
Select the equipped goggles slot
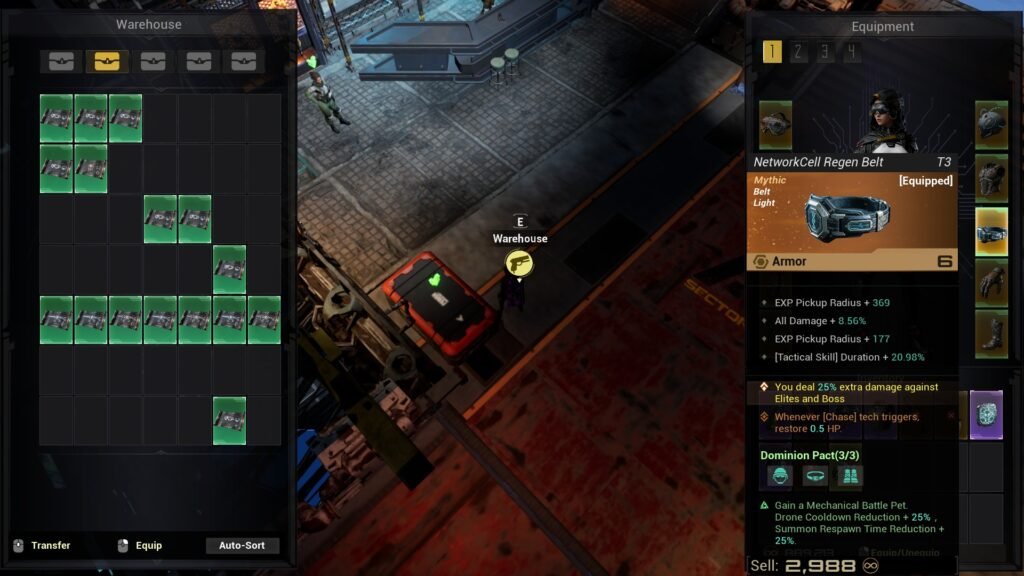tap(775, 125)
